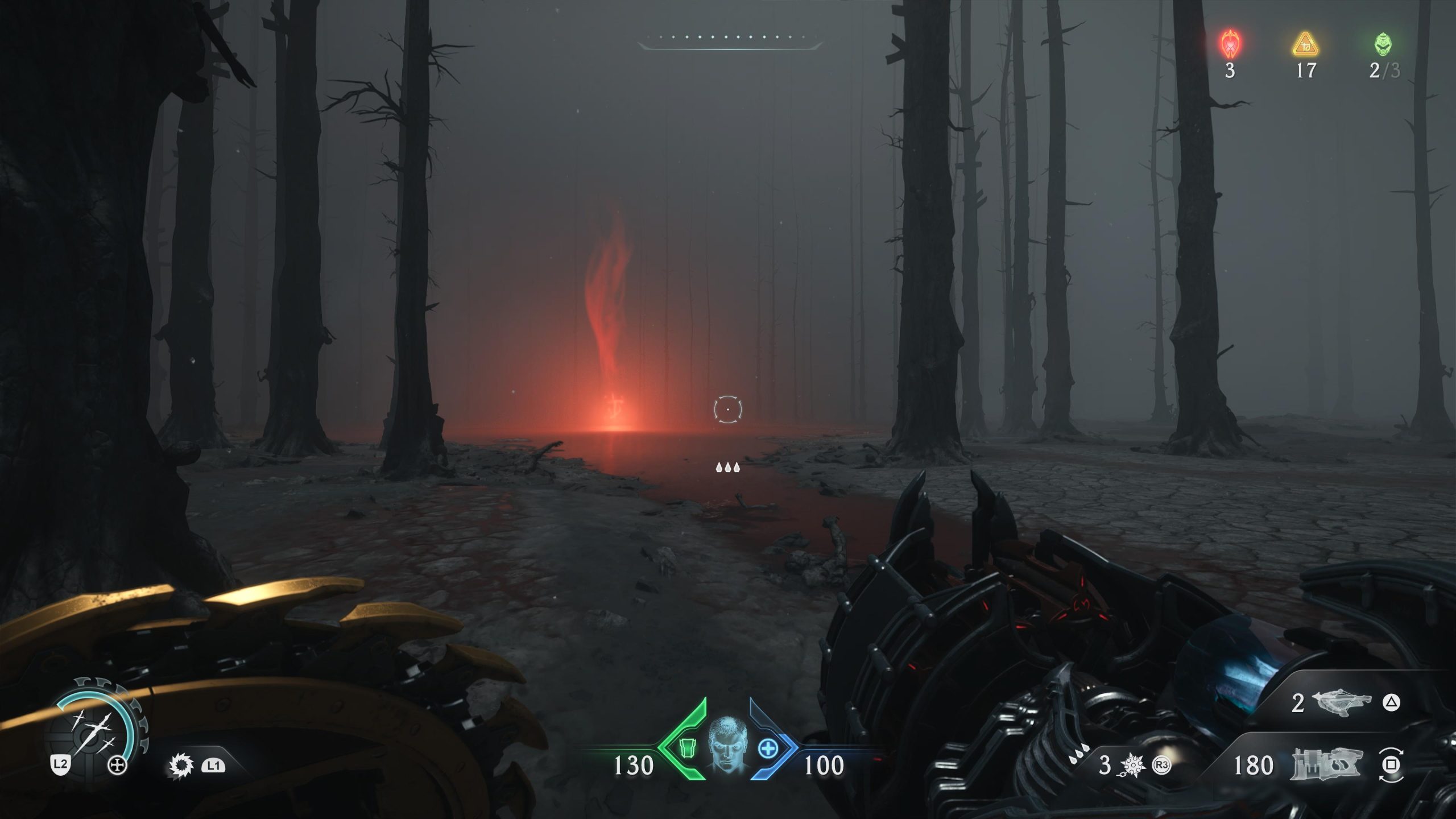
Task: Click the compass bar at top
Action: click(730, 39)
